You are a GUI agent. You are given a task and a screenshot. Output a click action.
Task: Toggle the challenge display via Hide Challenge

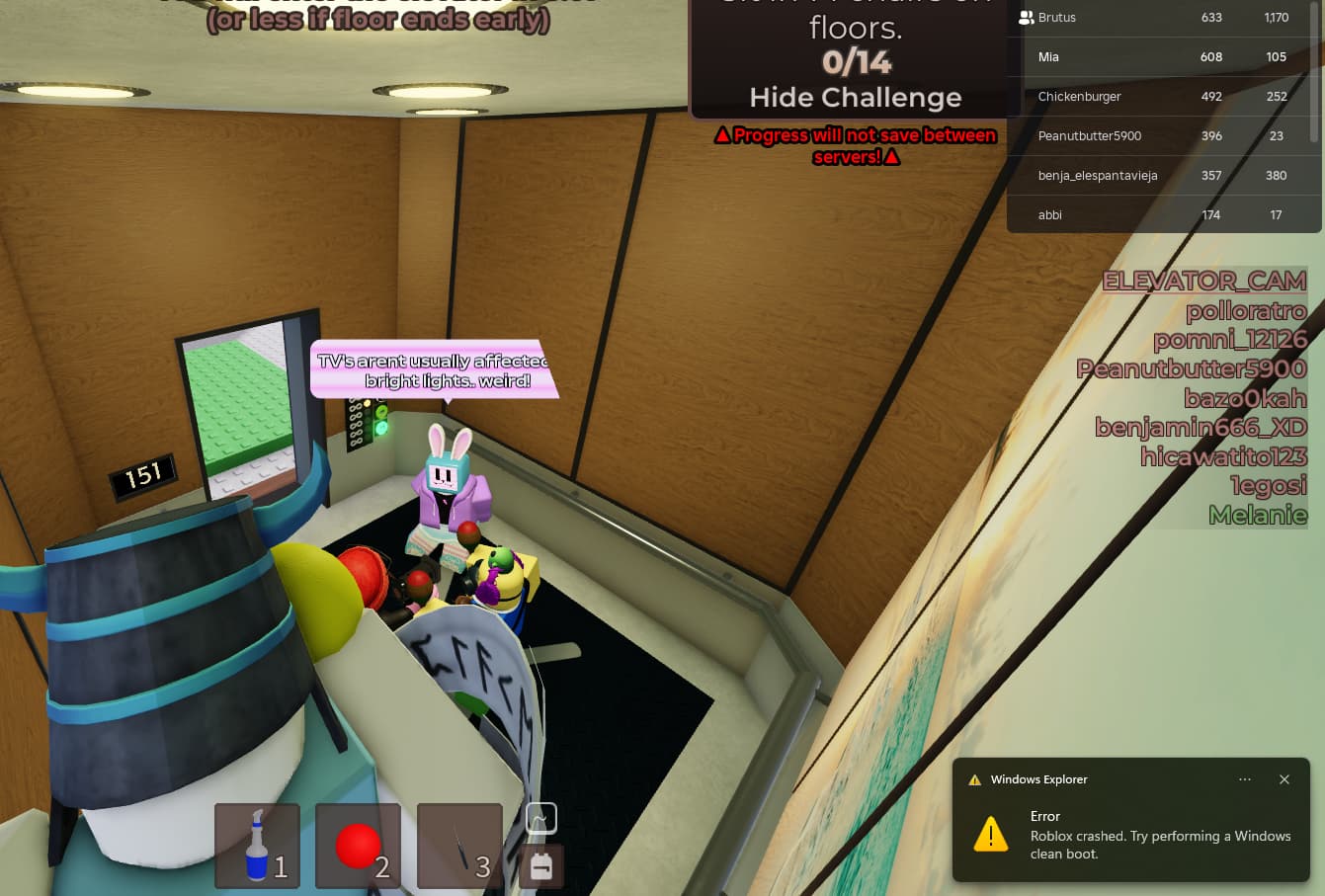856,97
